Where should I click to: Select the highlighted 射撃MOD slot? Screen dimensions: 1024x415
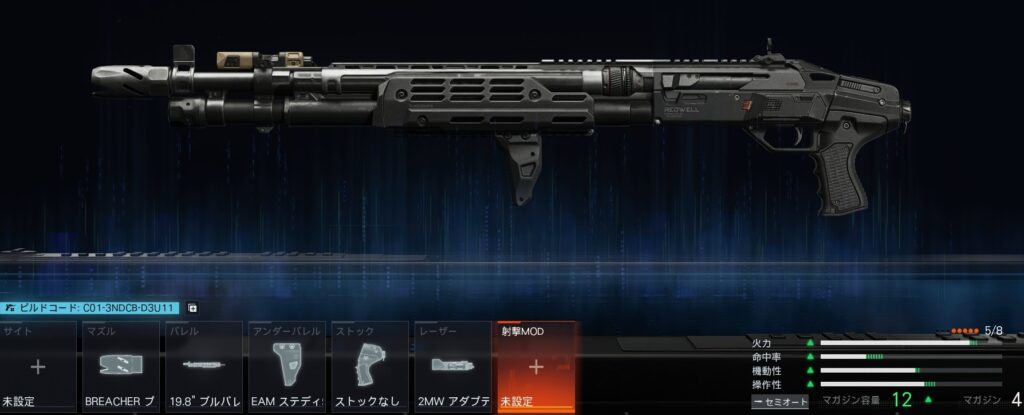coord(536,367)
